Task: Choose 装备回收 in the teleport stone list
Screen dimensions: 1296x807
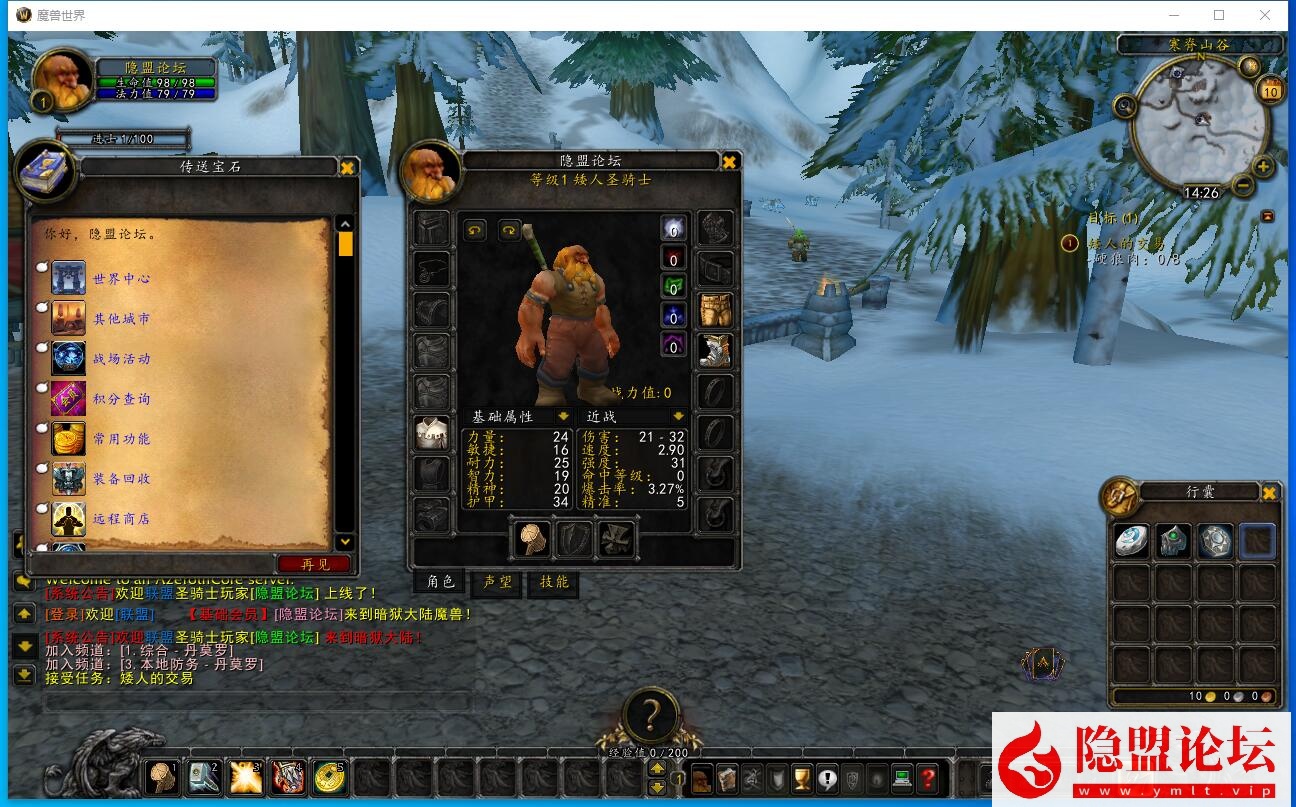Action: 120,479
